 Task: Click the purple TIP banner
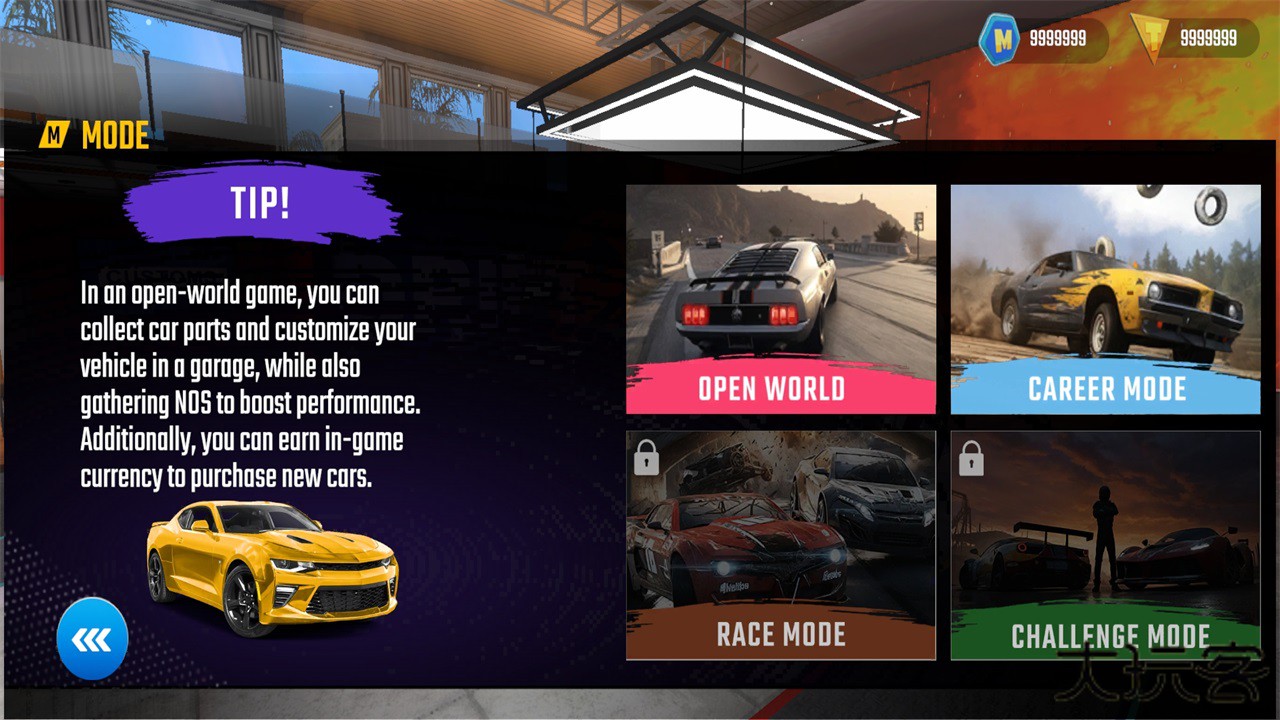click(x=262, y=205)
